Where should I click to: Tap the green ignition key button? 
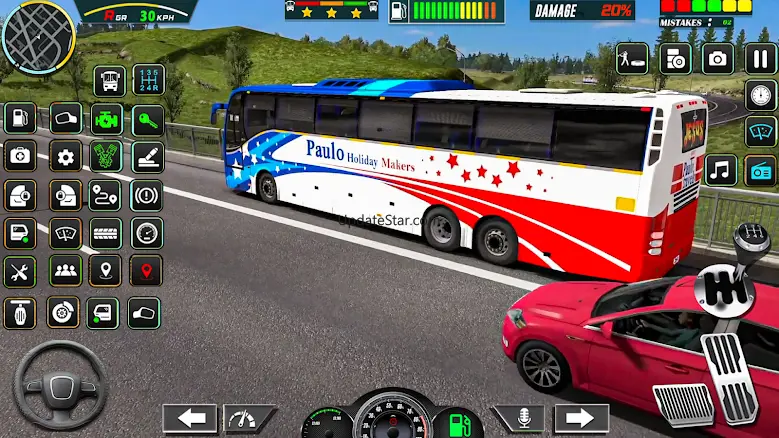[x=148, y=118]
